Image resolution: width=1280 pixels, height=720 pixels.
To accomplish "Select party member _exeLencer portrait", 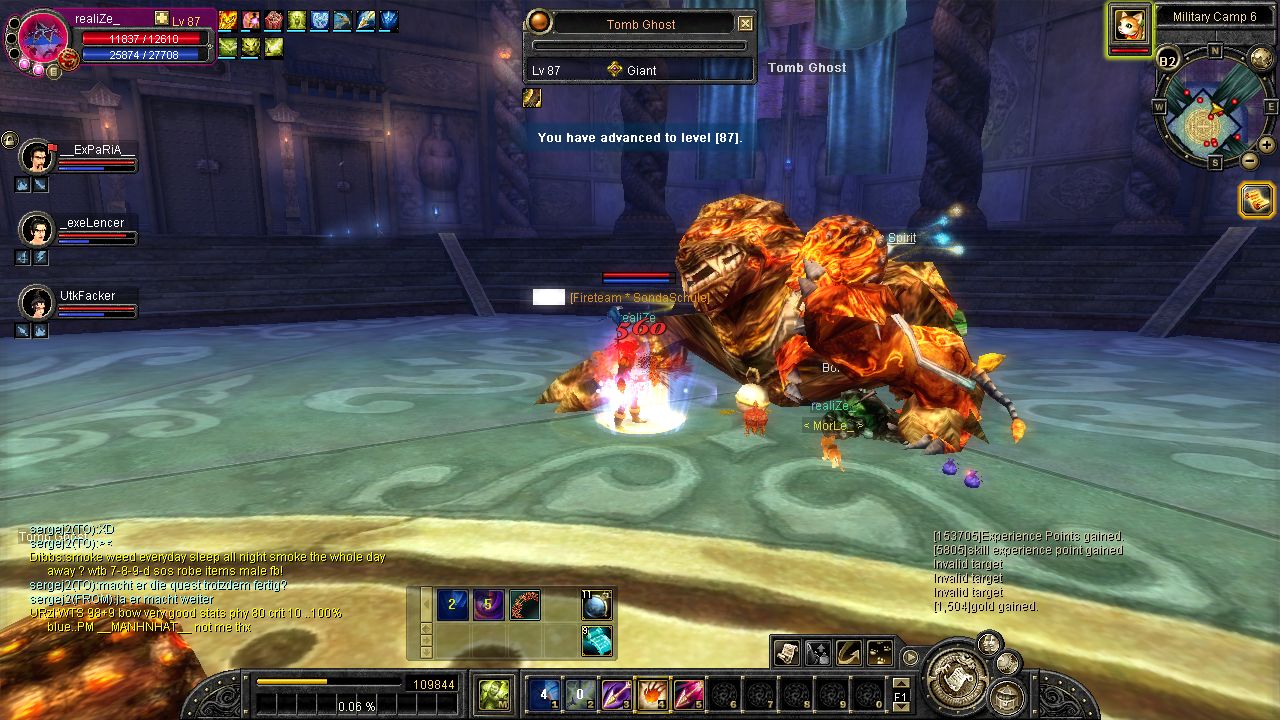I will click(38, 229).
